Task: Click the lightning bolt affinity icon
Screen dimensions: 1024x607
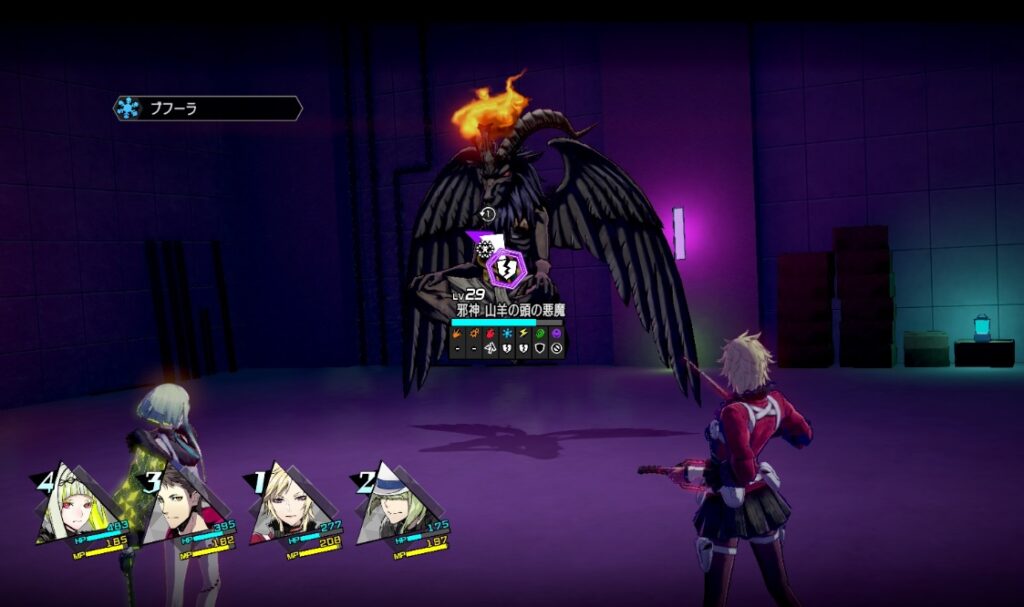Action: click(523, 333)
